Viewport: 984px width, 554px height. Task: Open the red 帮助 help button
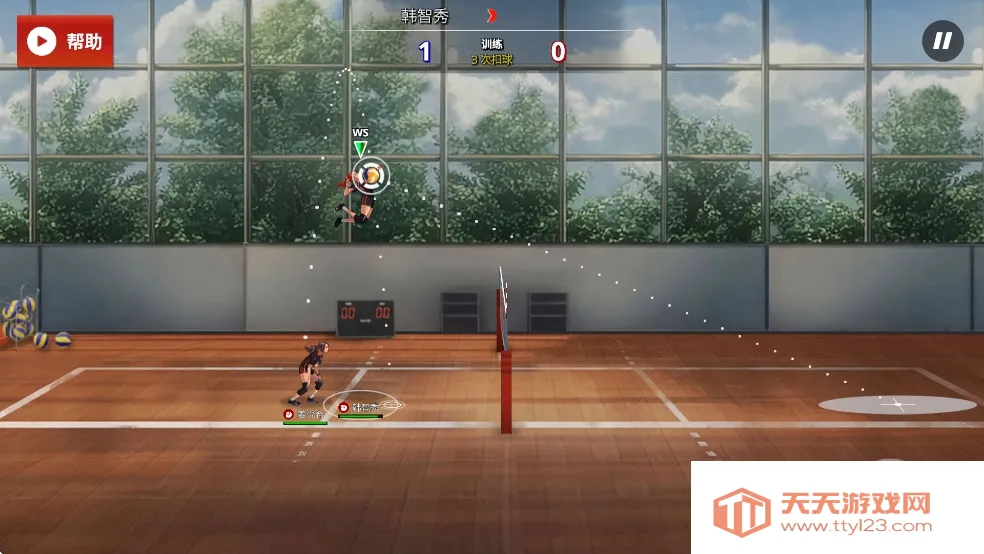(x=65, y=41)
